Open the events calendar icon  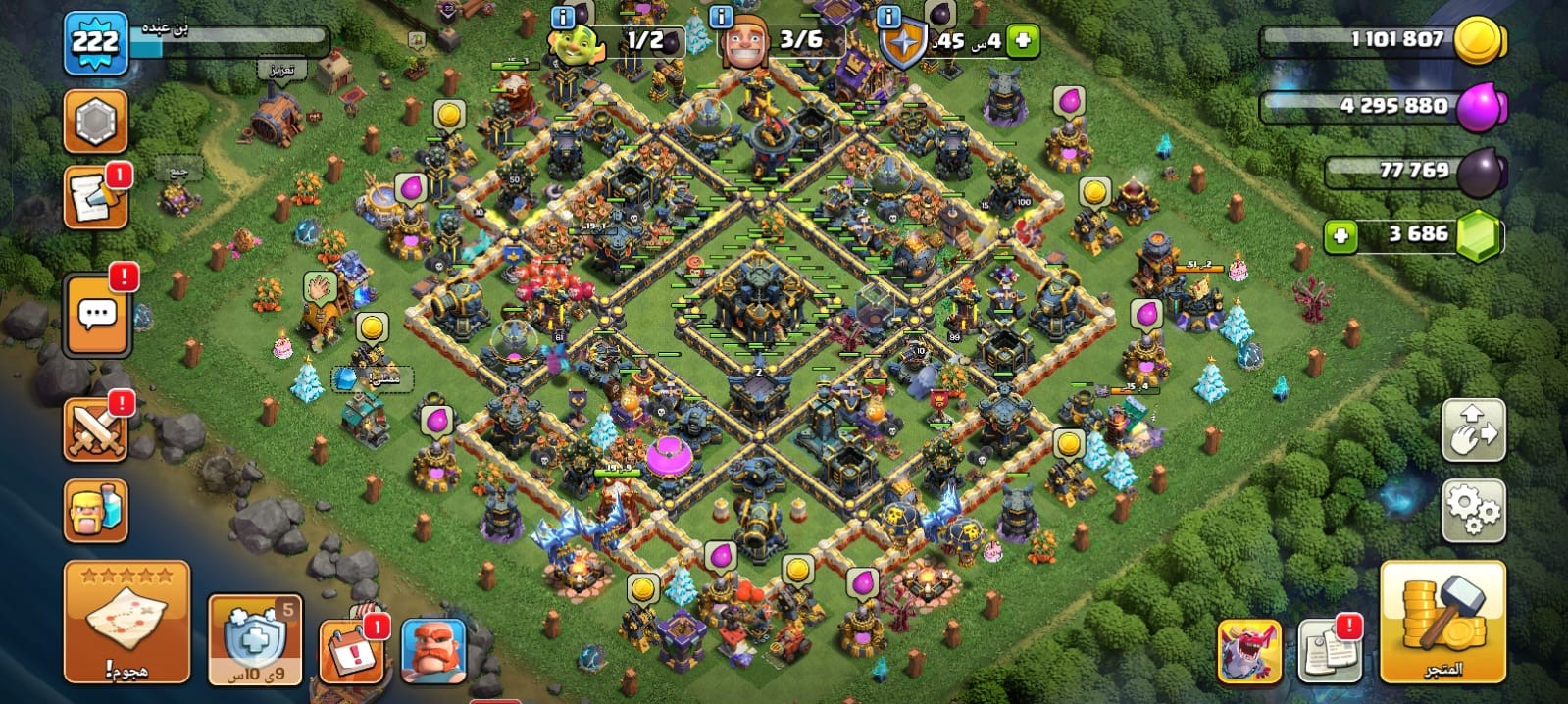(x=351, y=649)
